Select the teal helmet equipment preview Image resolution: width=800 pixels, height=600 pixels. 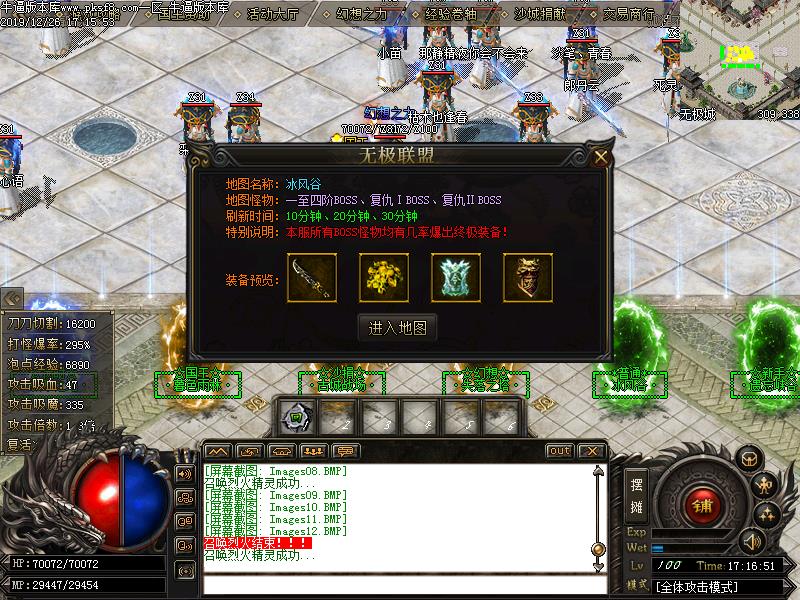coord(456,278)
